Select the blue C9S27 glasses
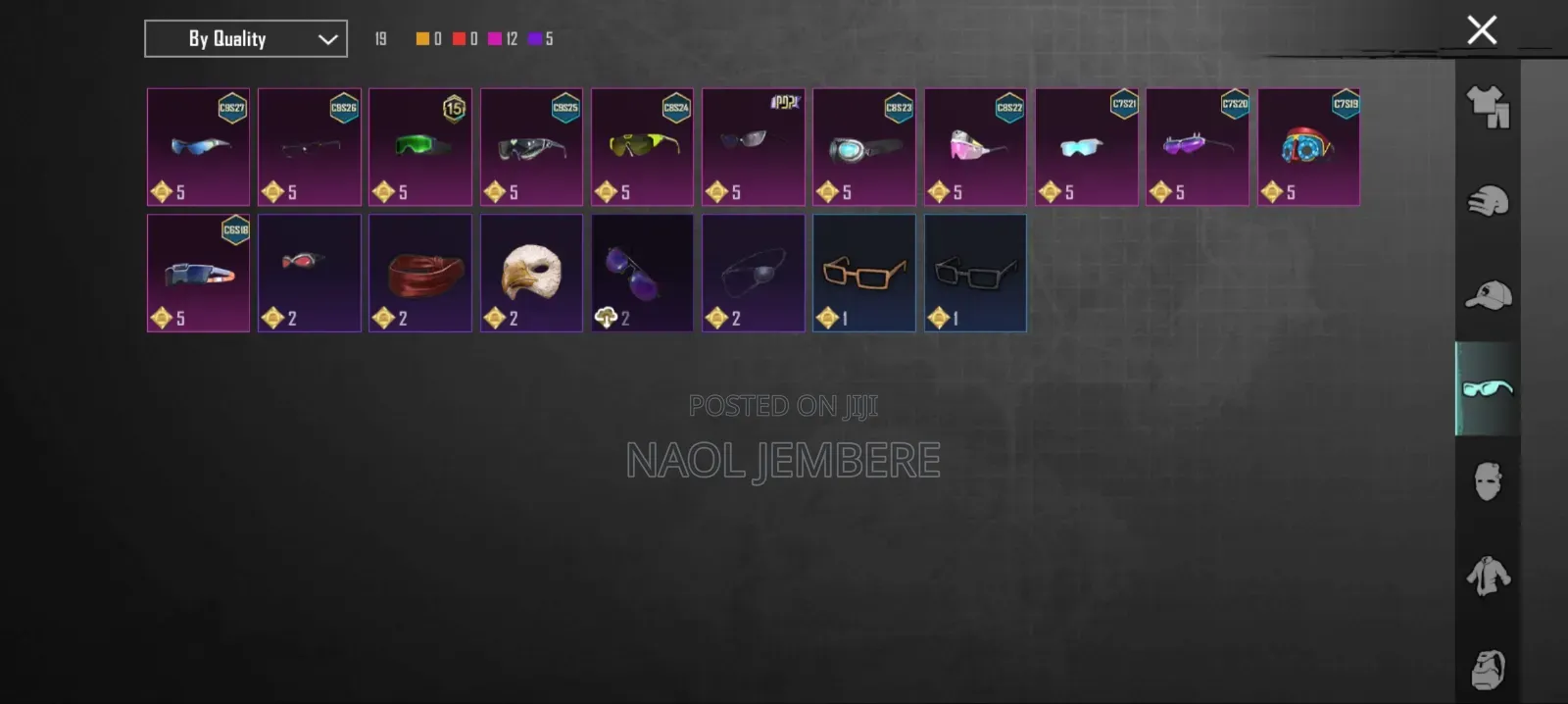This screenshot has height=704, width=1568. coord(198,147)
